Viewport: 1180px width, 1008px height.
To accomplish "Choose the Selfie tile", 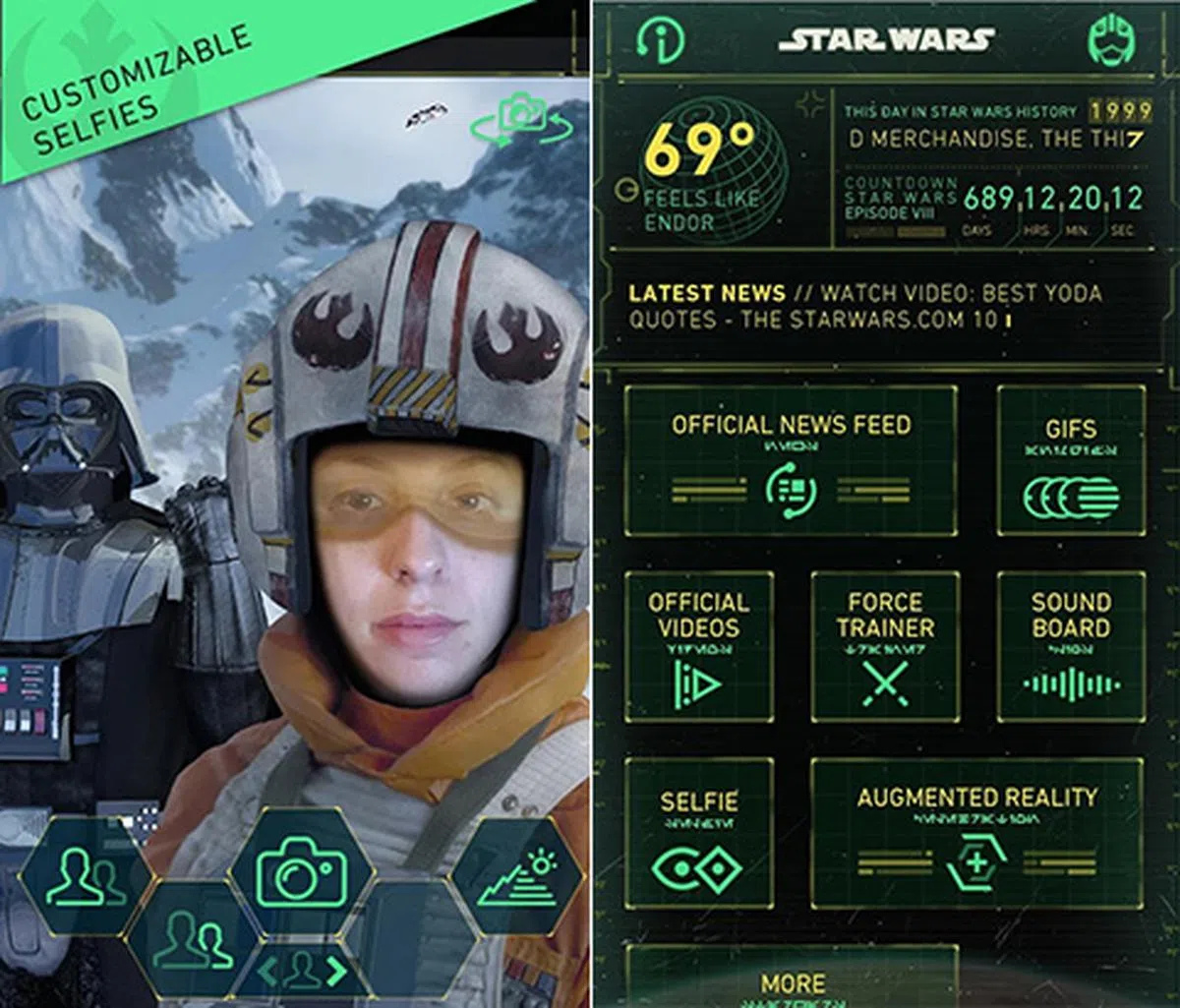I will (x=699, y=832).
